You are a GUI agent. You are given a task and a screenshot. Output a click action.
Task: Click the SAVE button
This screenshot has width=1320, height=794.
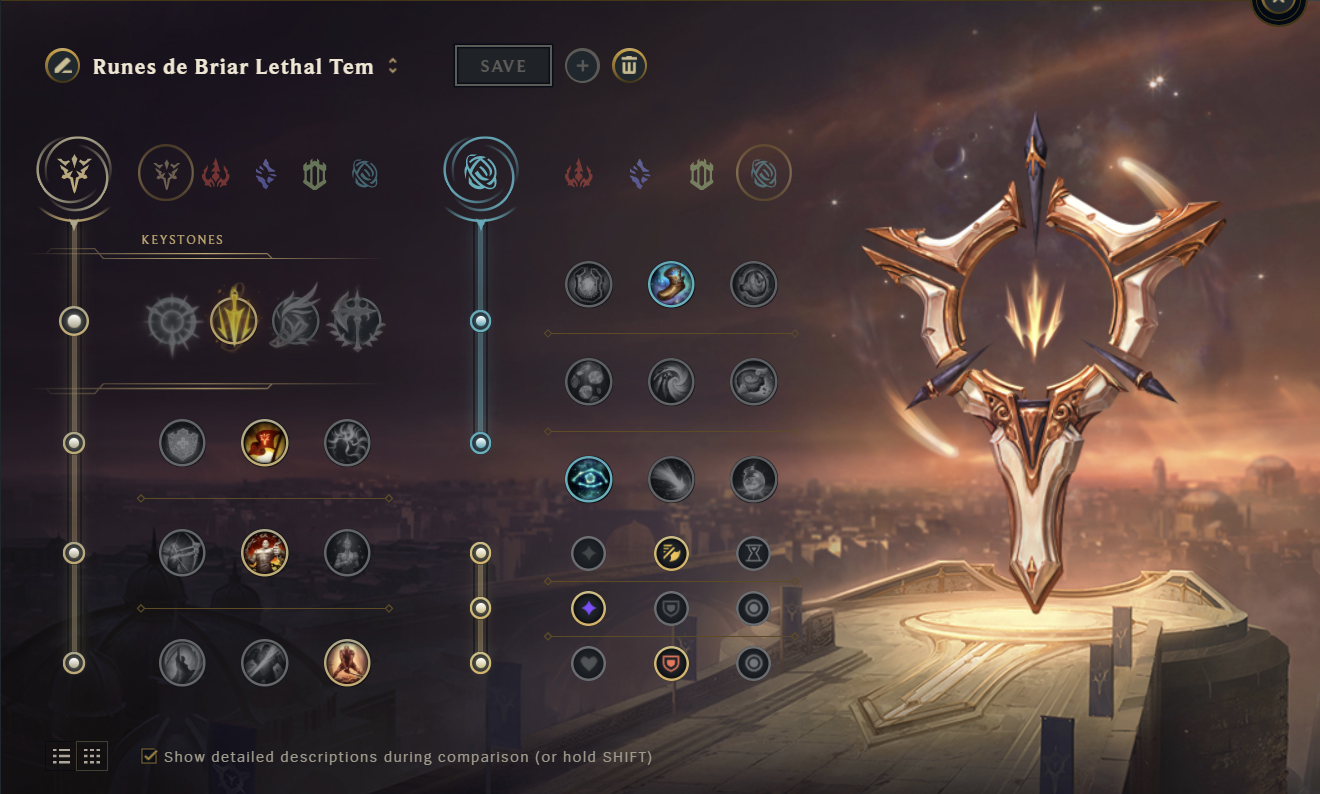[503, 65]
